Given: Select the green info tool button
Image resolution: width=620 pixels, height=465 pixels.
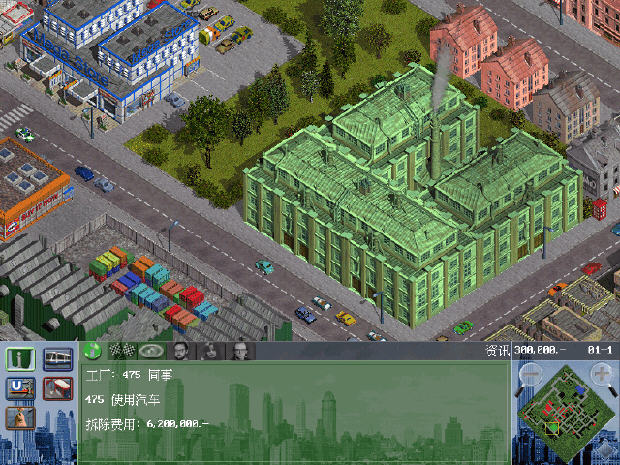Looking at the screenshot, I should (21, 358).
